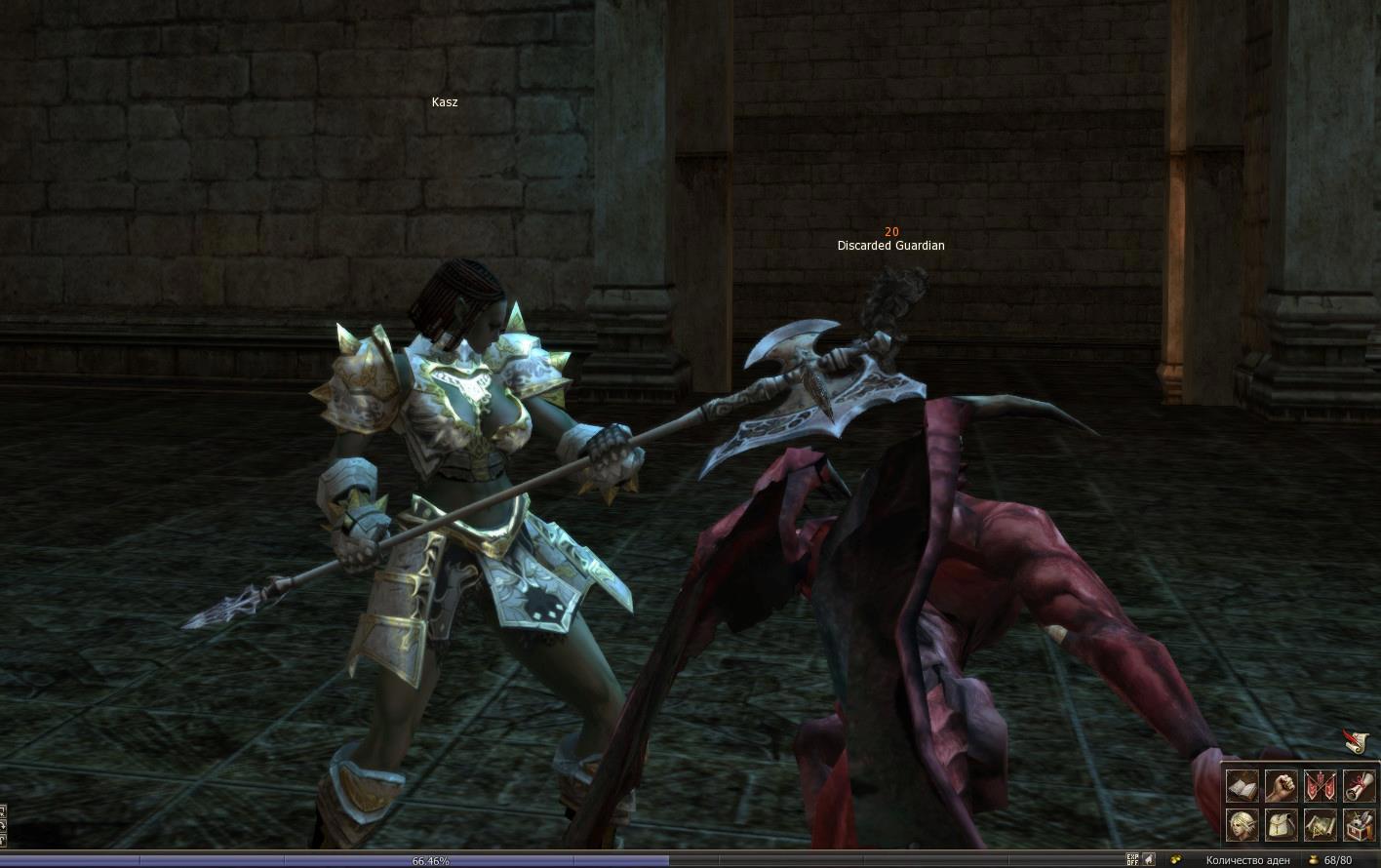This screenshot has height=868, width=1381.
Task: Click the lock icon at left edge
Action: coord(3,838)
